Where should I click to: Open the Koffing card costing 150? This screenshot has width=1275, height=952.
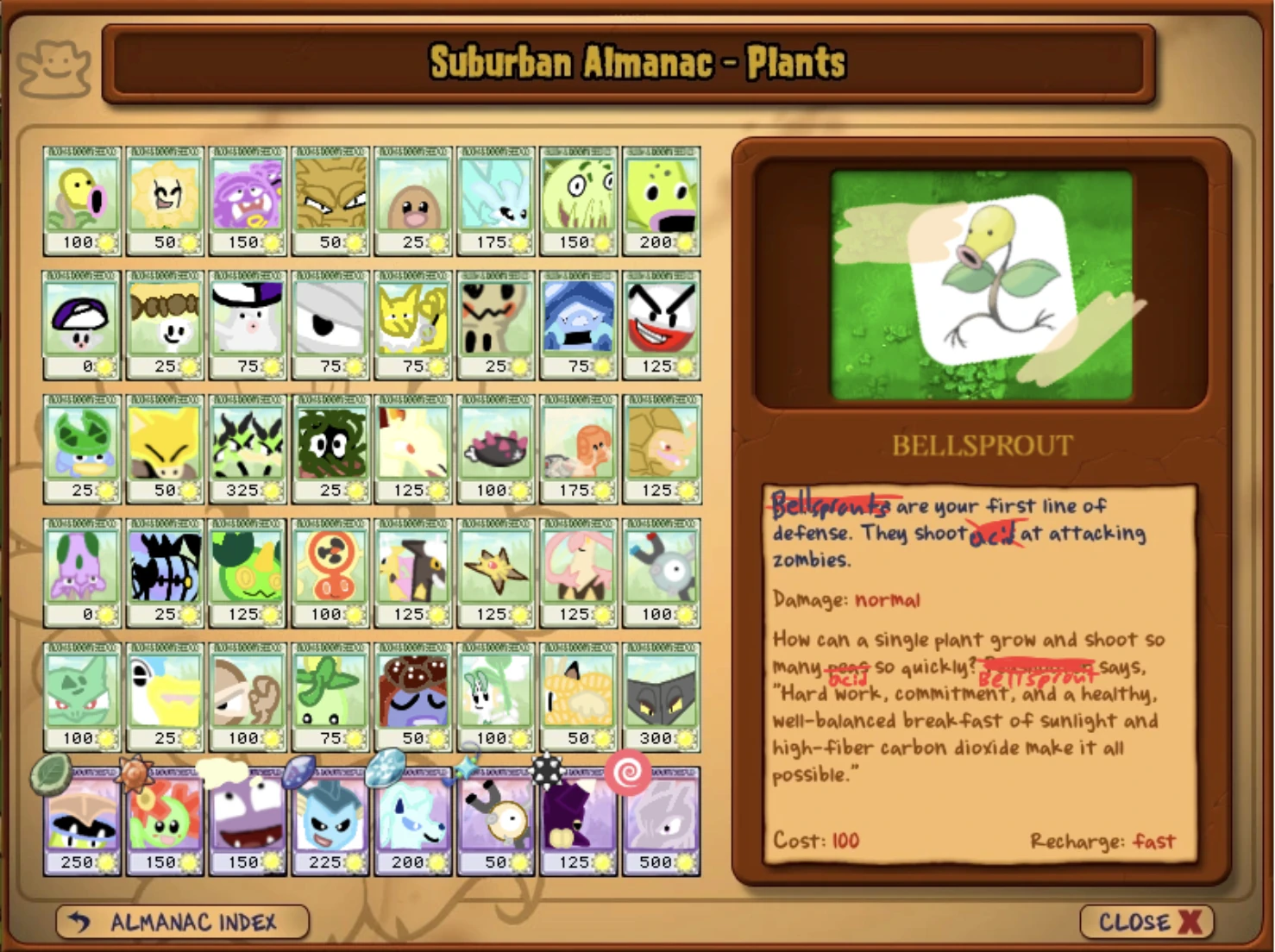(248, 198)
